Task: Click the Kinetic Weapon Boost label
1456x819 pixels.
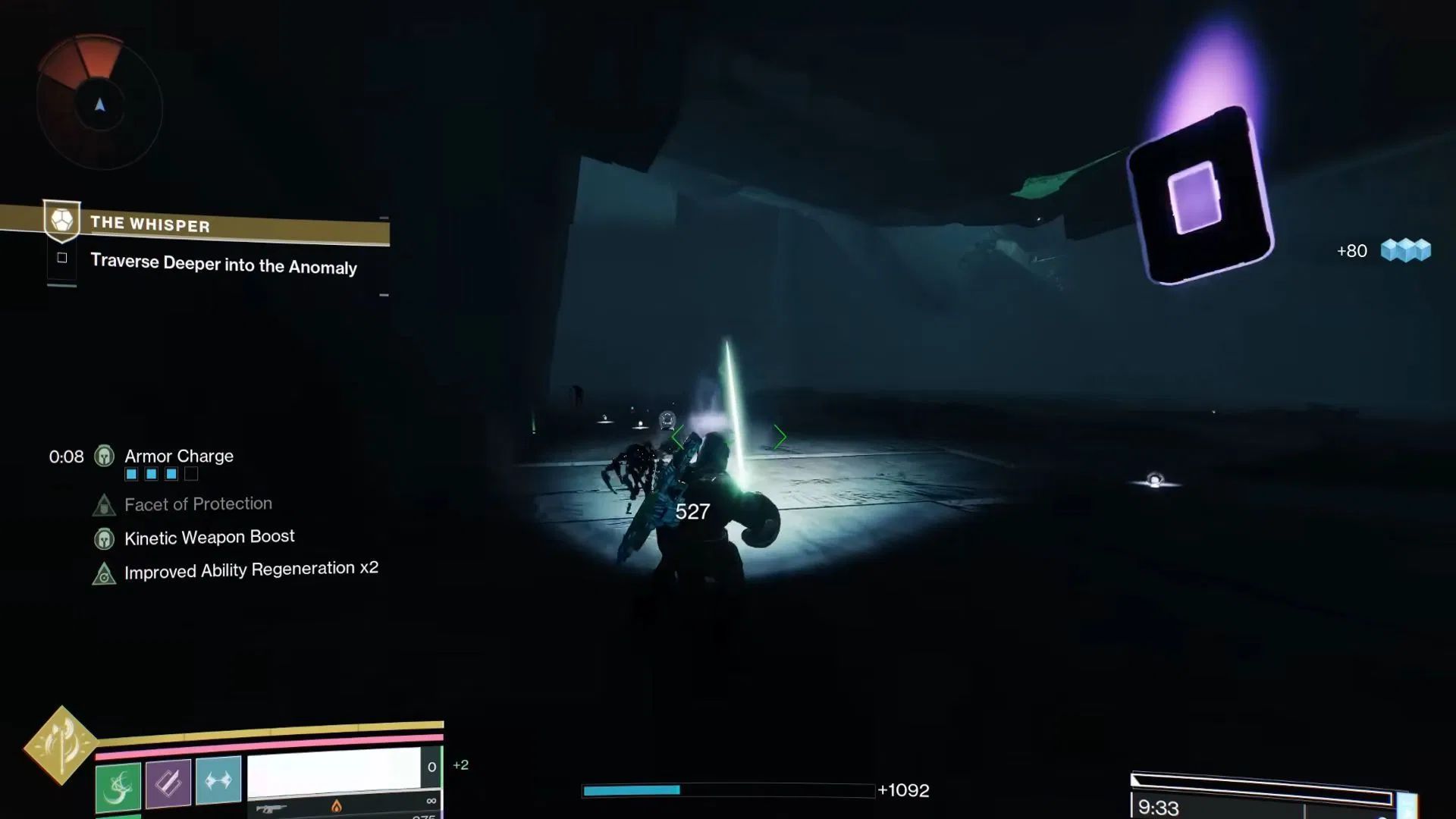Action: (x=209, y=538)
